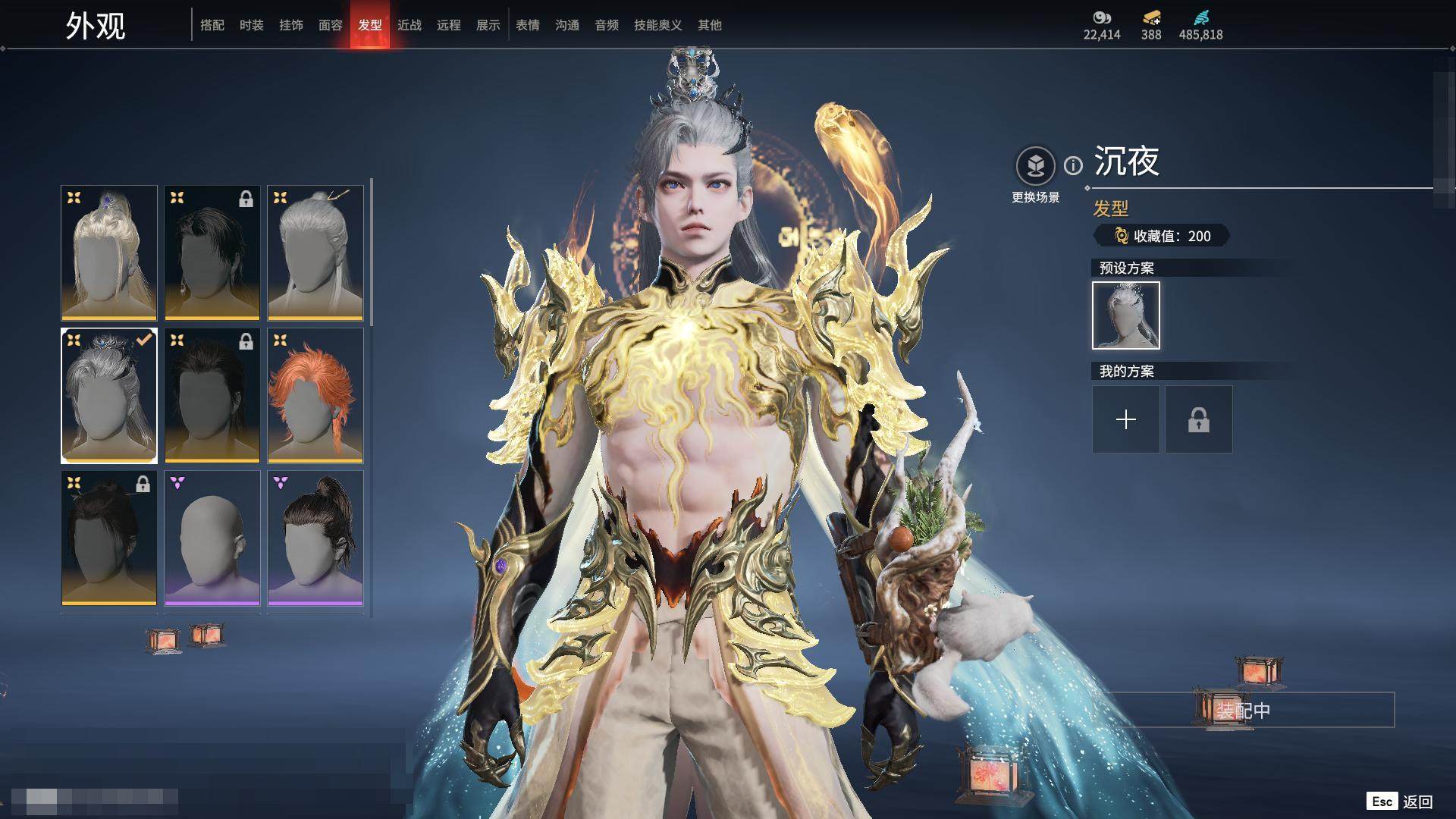Pick the bald head hairstyle

[x=212, y=538]
